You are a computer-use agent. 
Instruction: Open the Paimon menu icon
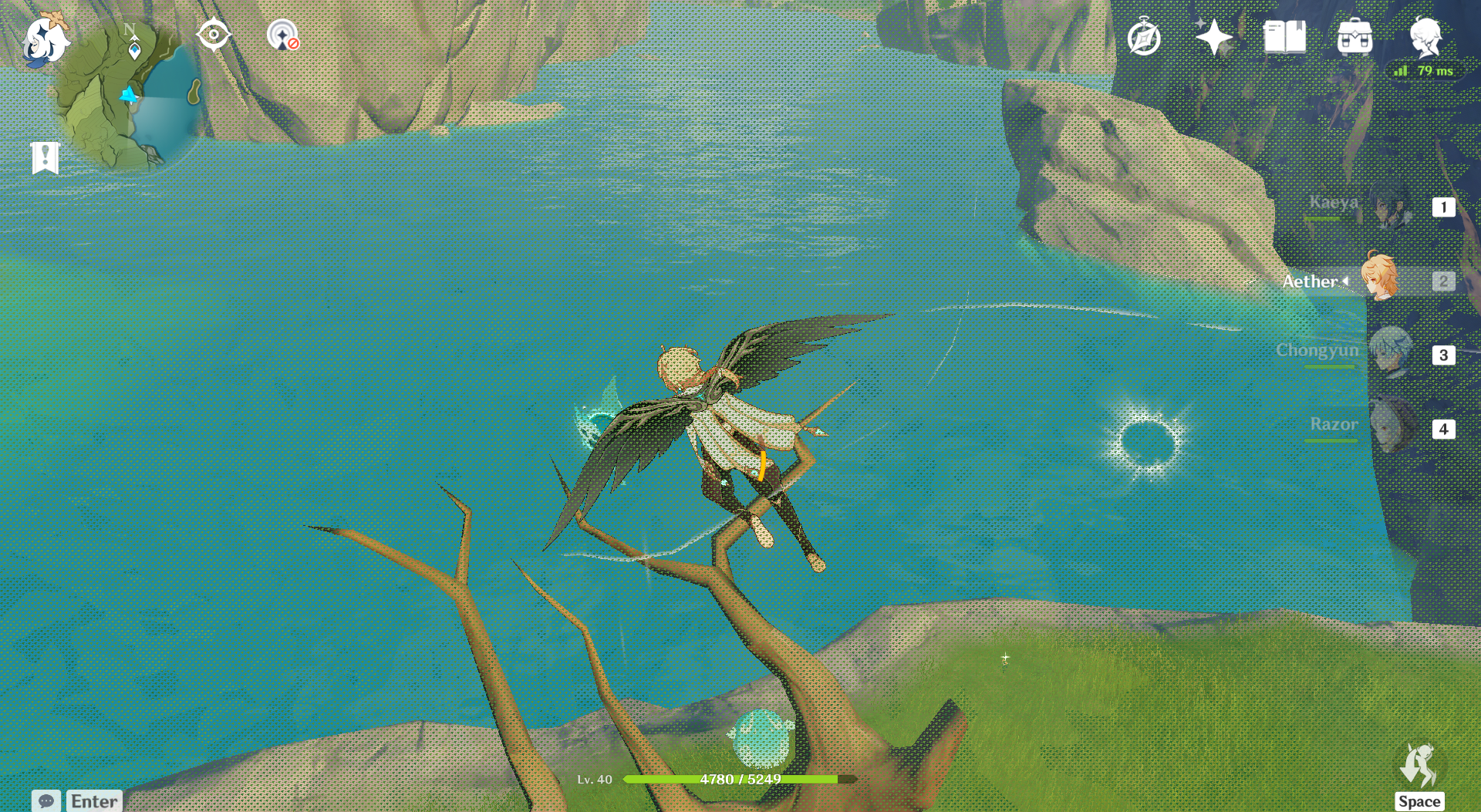(45, 39)
